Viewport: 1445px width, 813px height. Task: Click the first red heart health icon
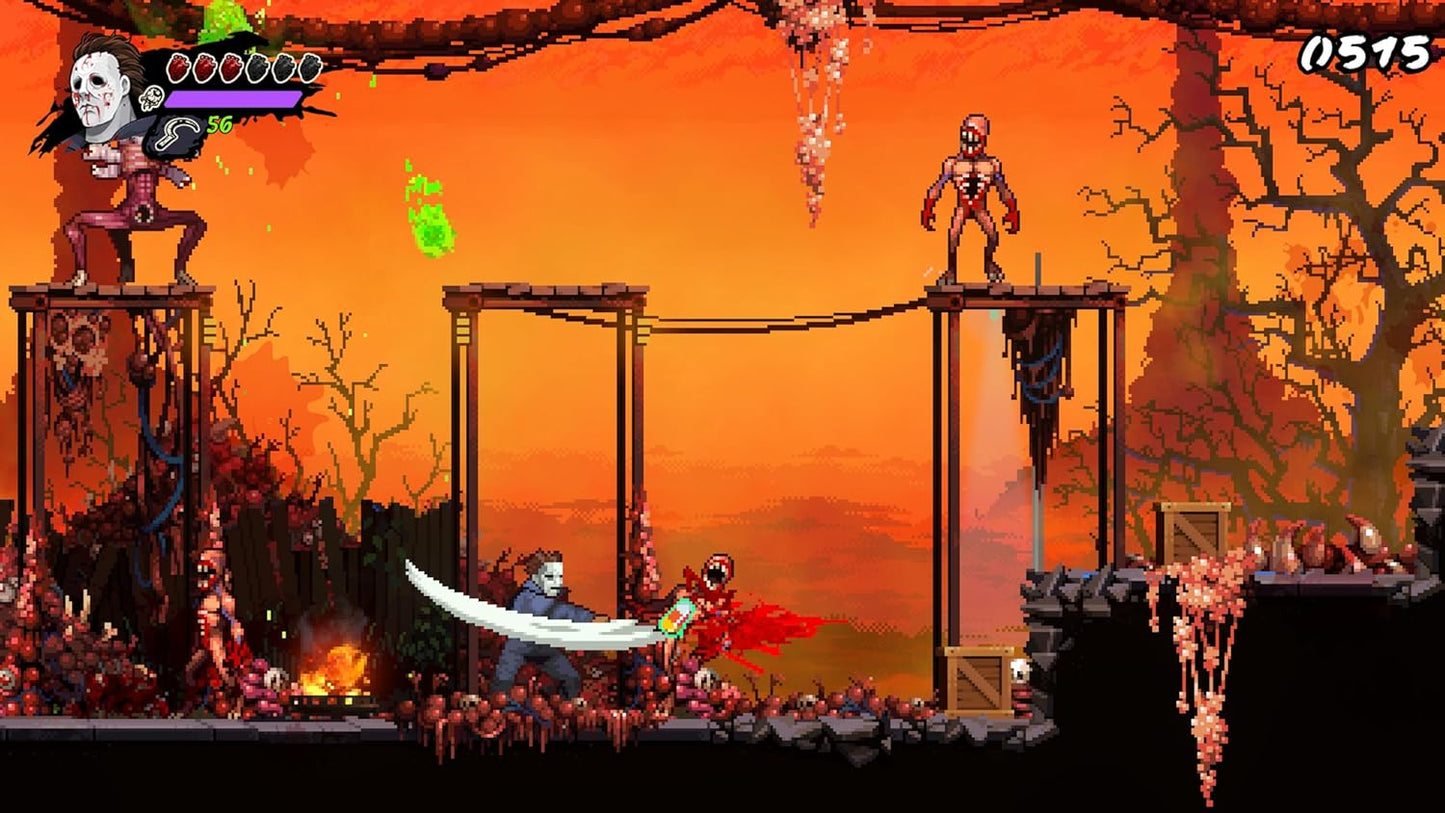coord(178,66)
